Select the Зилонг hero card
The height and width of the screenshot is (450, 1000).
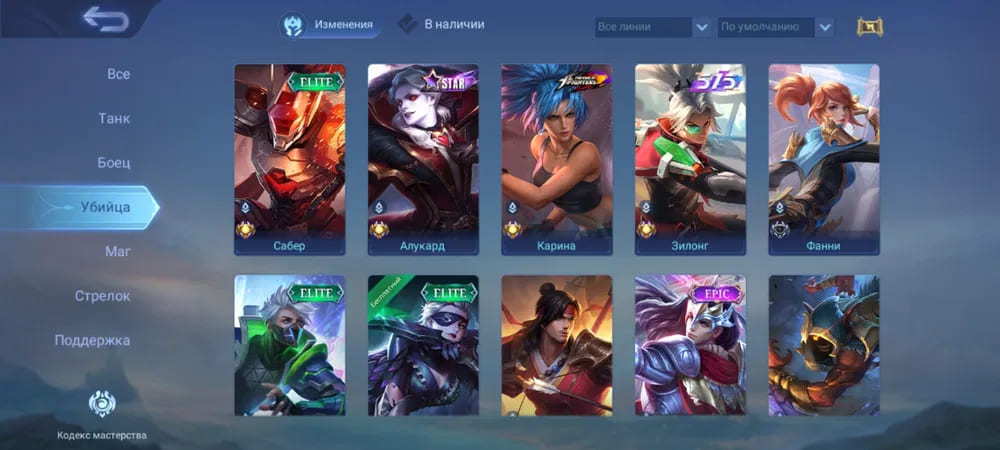click(690, 159)
